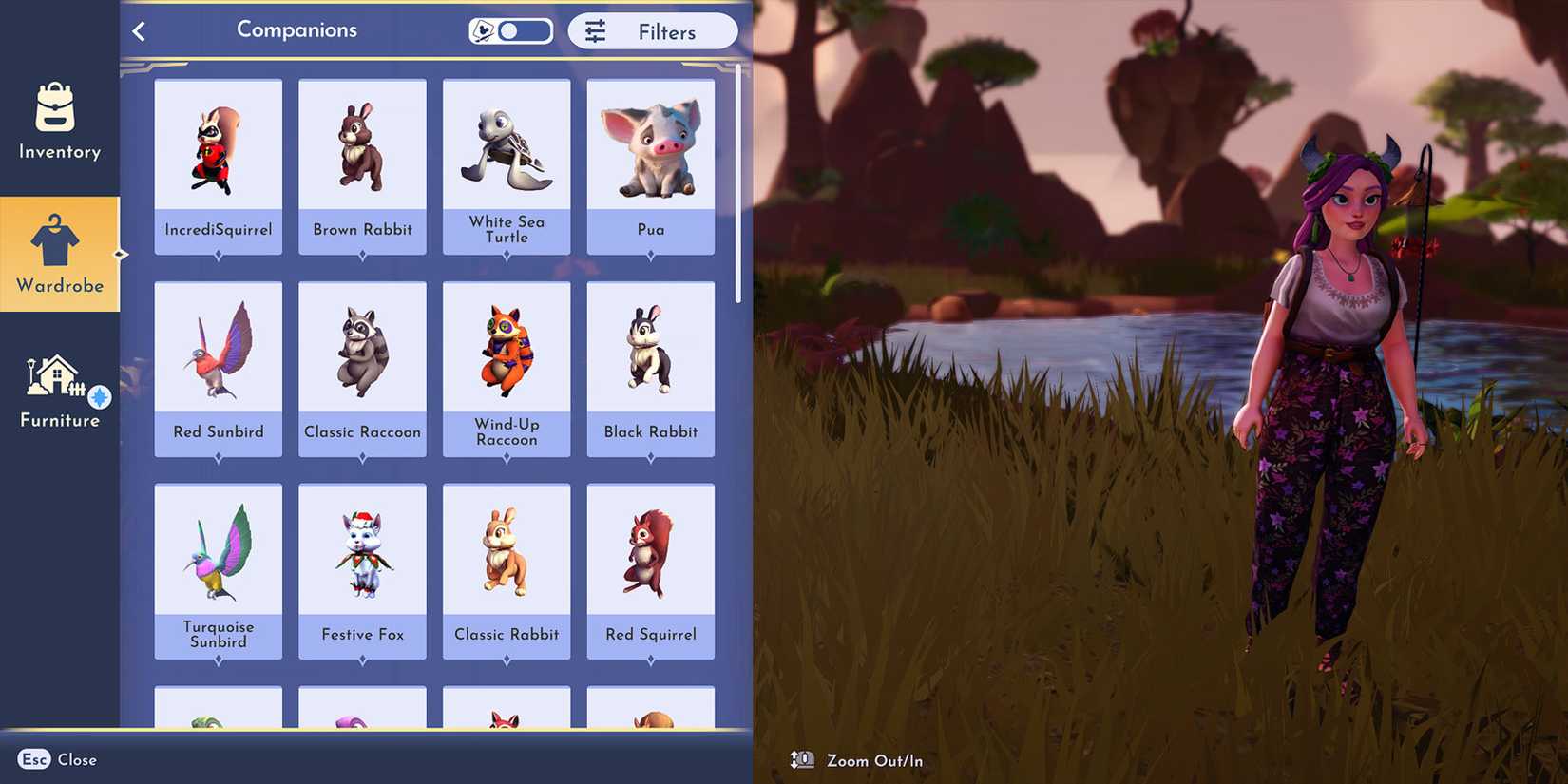Close the wardrobe with Esc Close
Image resolution: width=1568 pixels, height=784 pixels.
[x=57, y=759]
